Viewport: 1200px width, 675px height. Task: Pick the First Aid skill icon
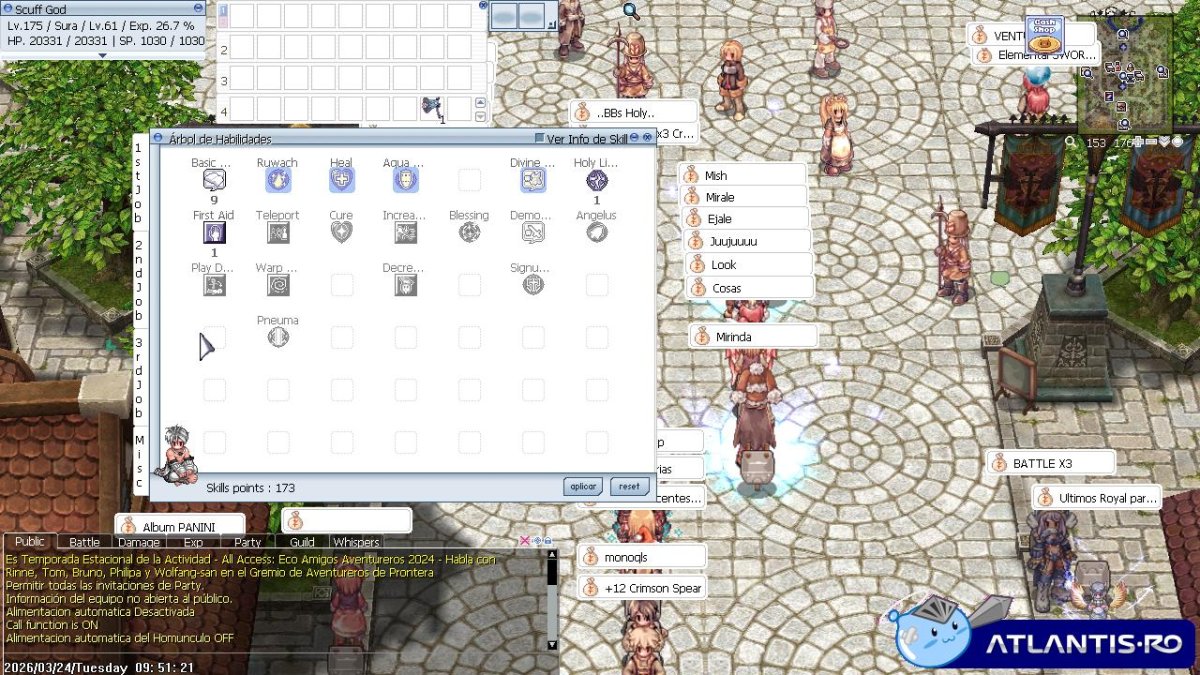click(214, 233)
